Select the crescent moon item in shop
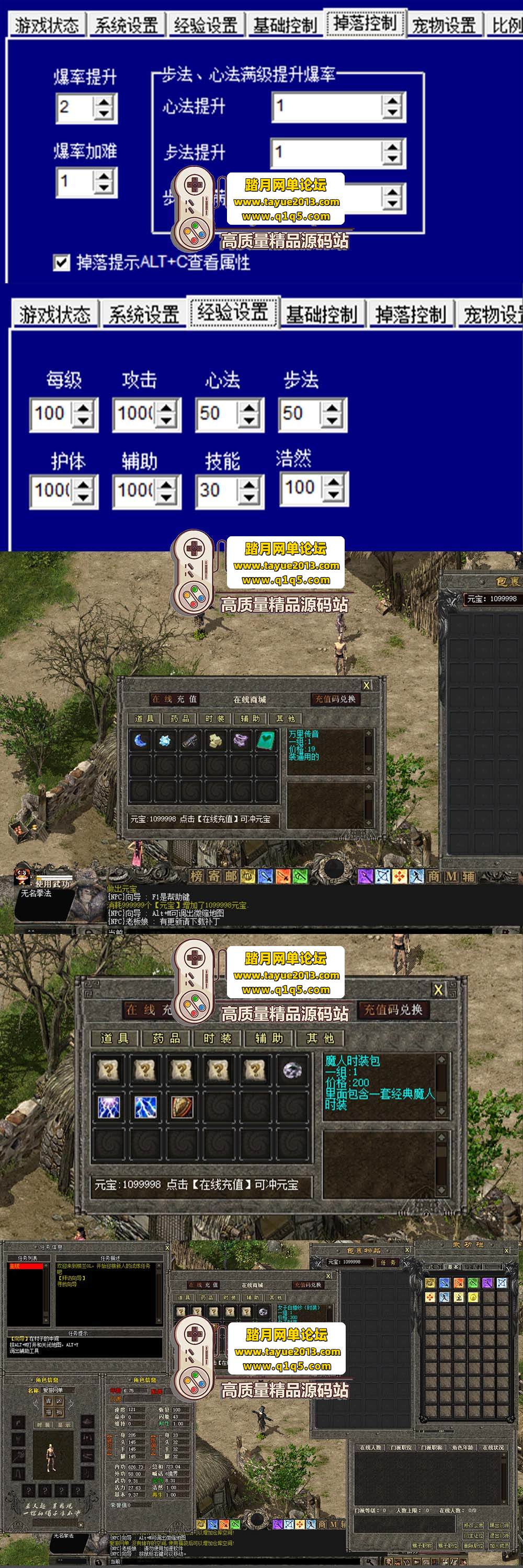This screenshot has width=523, height=1568. click(x=141, y=741)
